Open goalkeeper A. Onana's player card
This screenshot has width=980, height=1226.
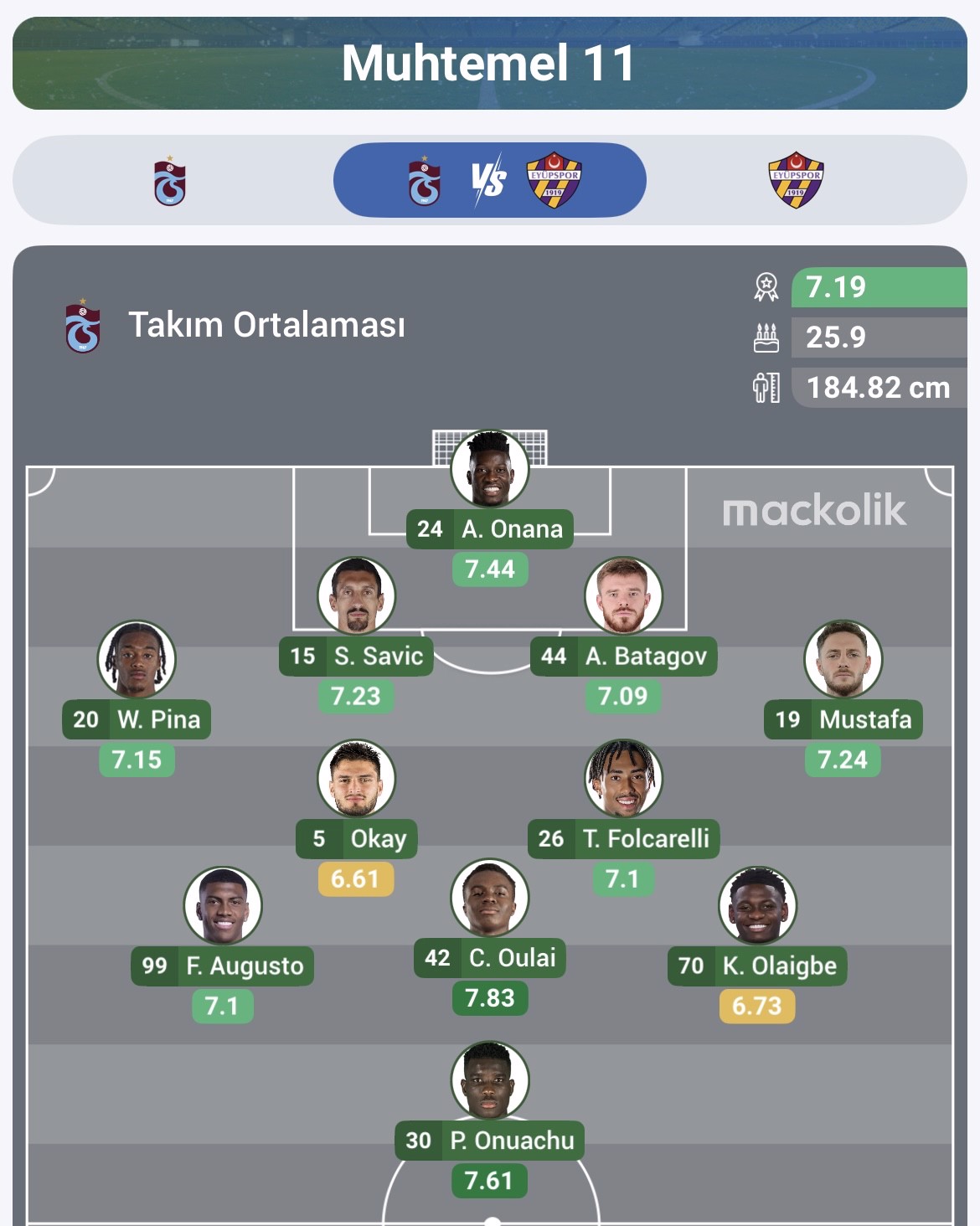[490, 471]
